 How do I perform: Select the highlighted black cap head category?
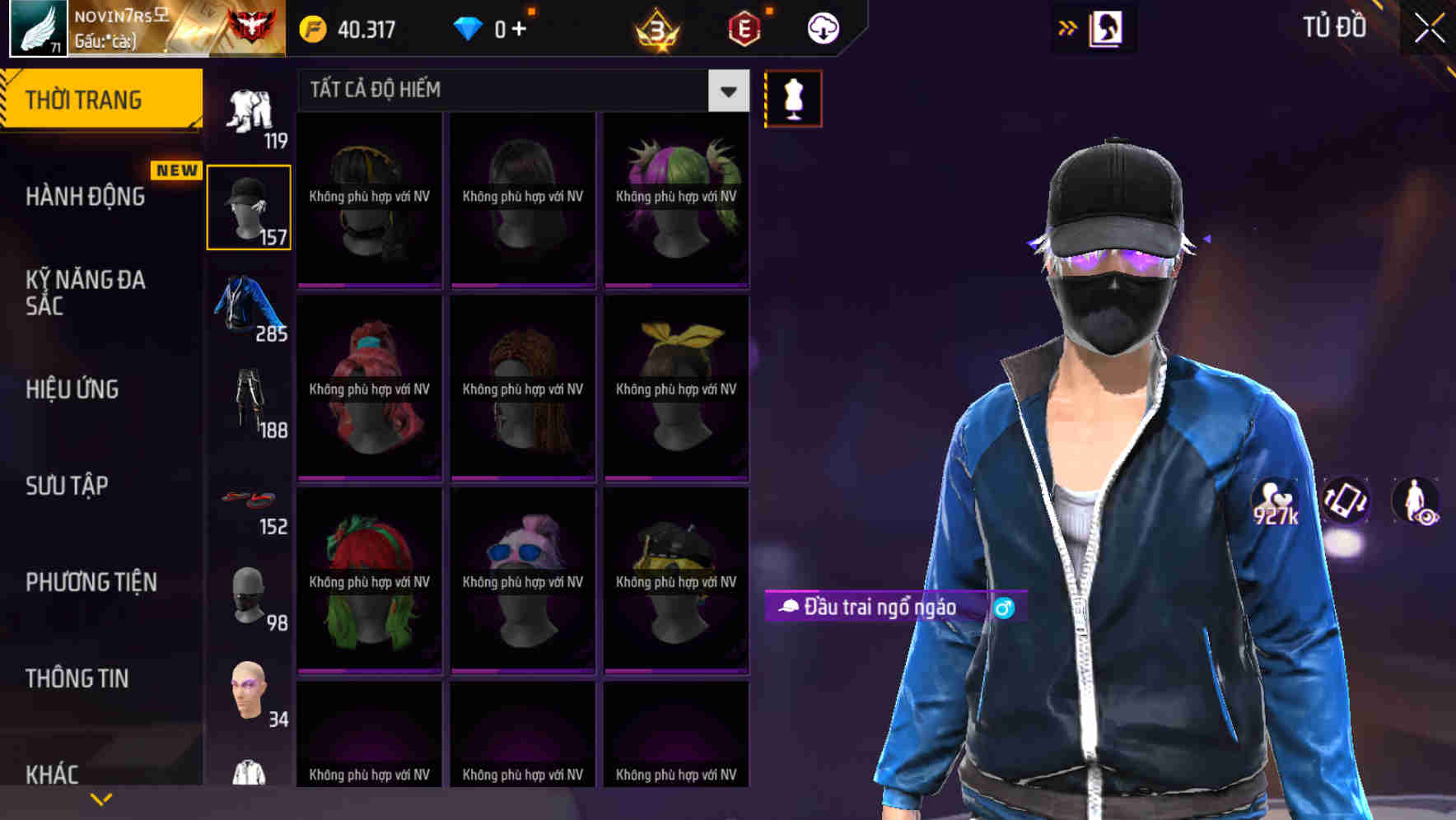(248, 206)
